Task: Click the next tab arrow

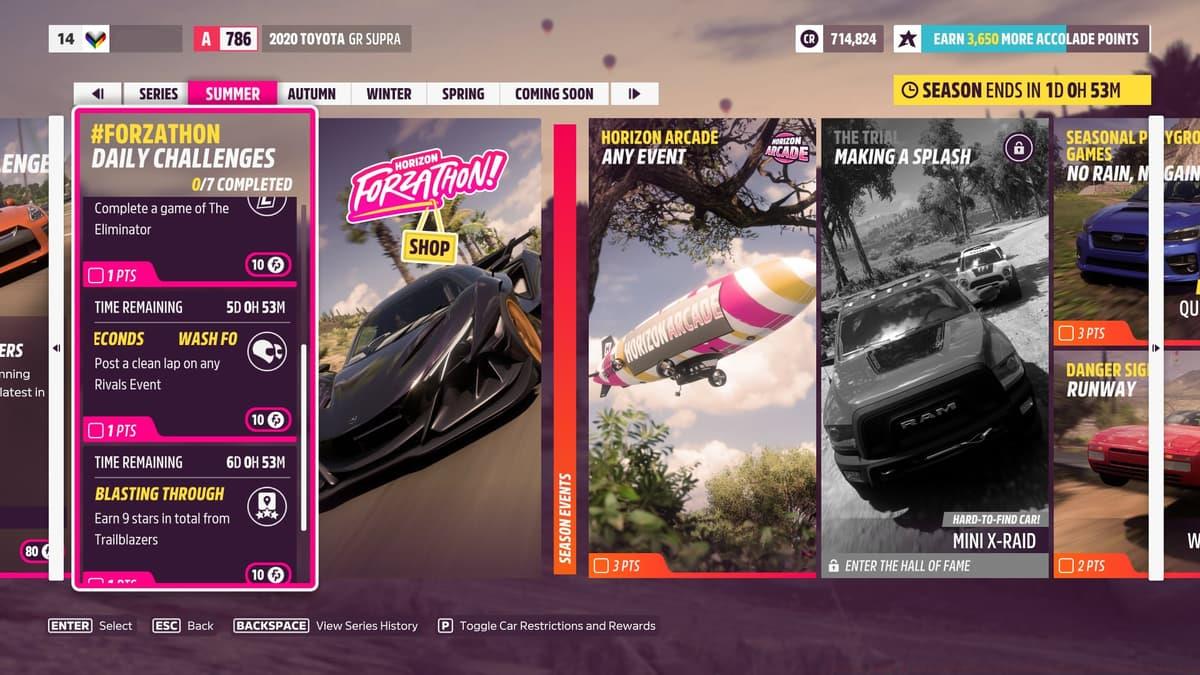Action: (x=634, y=94)
